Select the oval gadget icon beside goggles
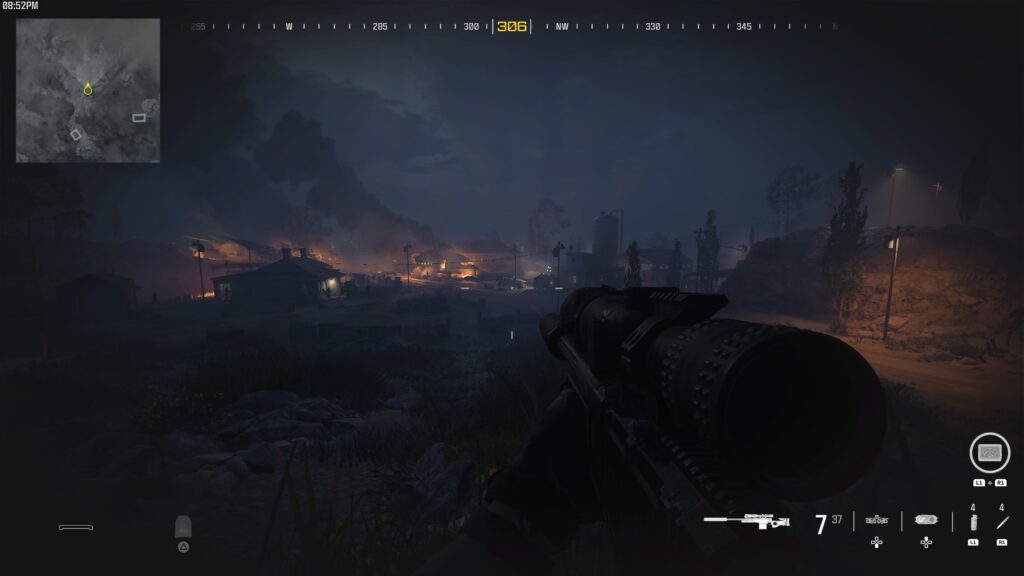 coord(926,520)
